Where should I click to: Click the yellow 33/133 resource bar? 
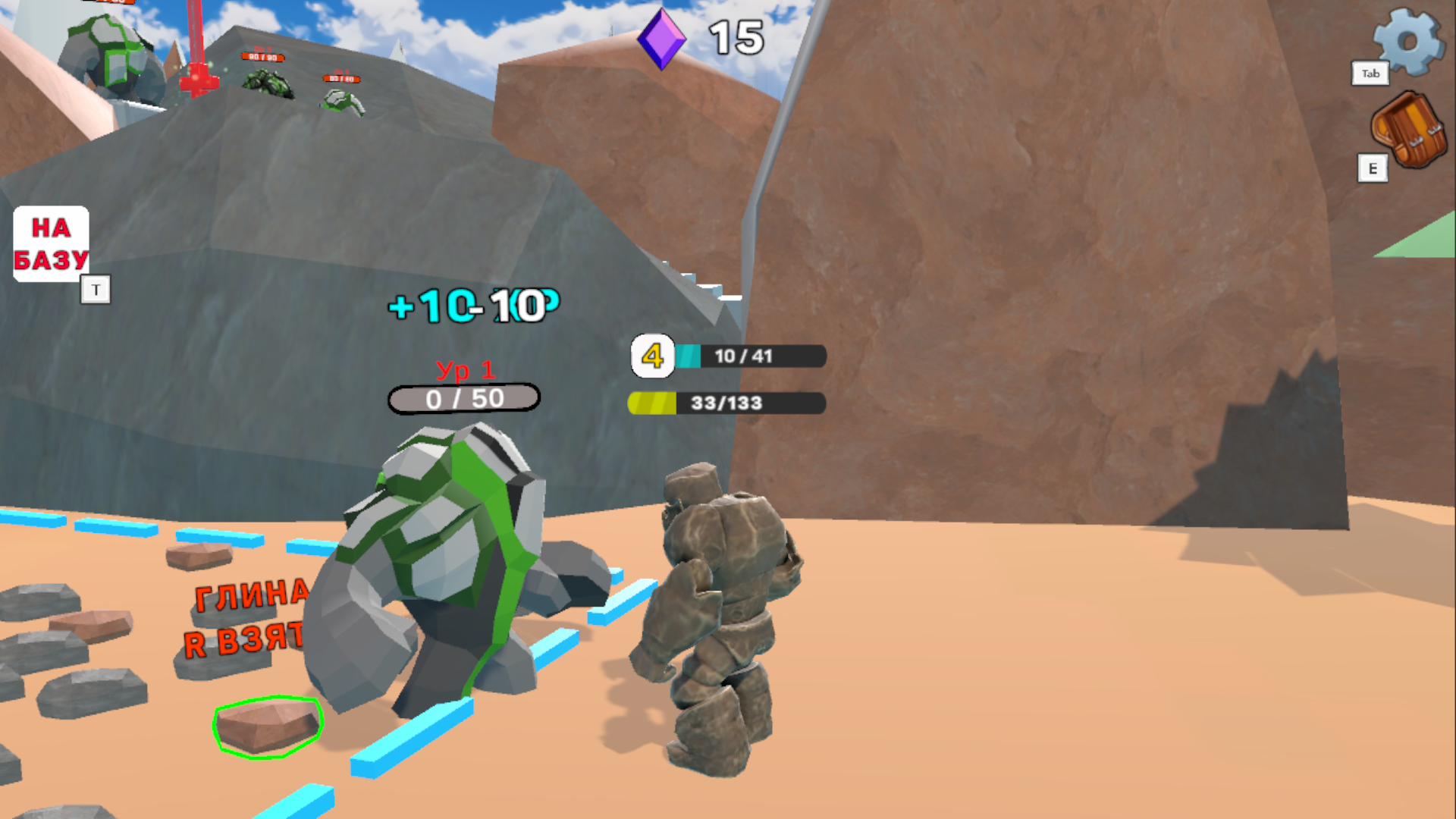724,403
